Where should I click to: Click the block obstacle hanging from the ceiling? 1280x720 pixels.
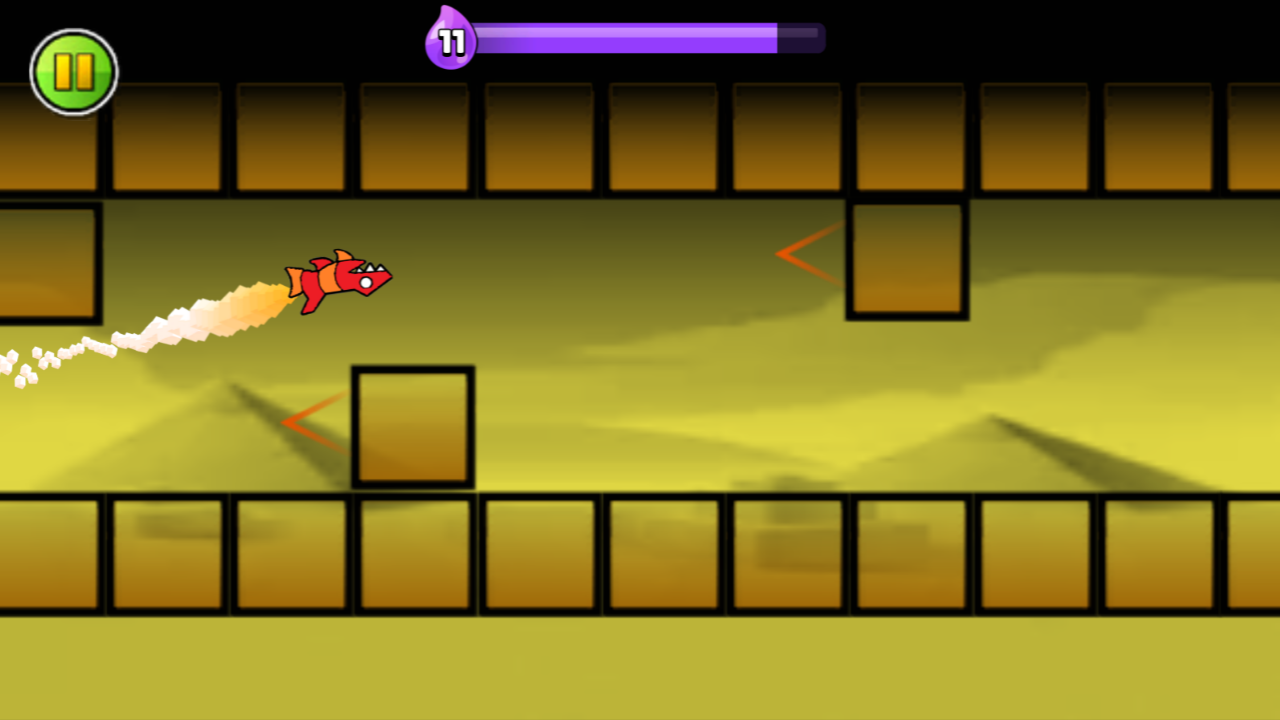tap(907, 258)
